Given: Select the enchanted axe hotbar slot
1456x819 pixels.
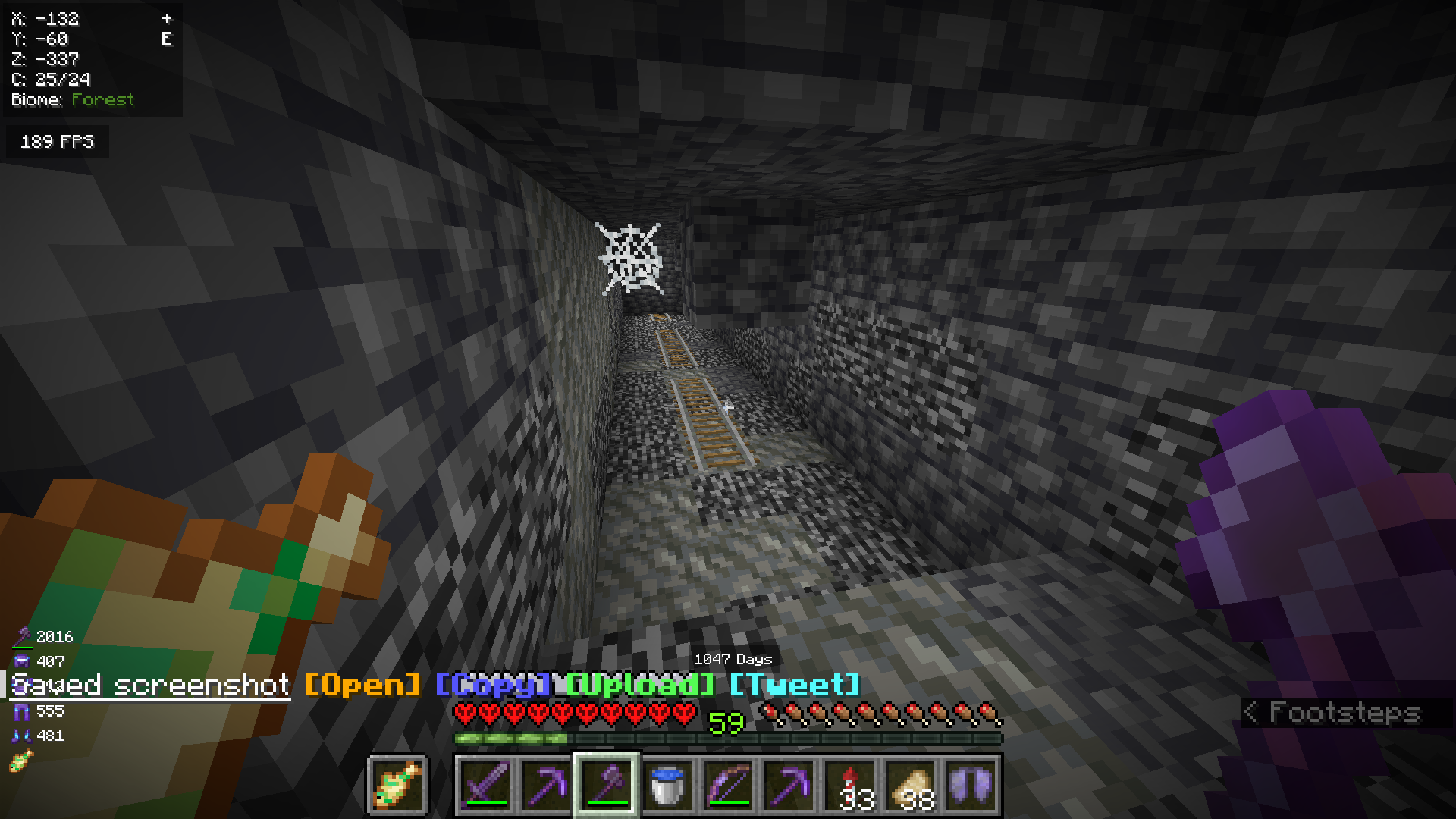Looking at the screenshot, I should tap(607, 785).
